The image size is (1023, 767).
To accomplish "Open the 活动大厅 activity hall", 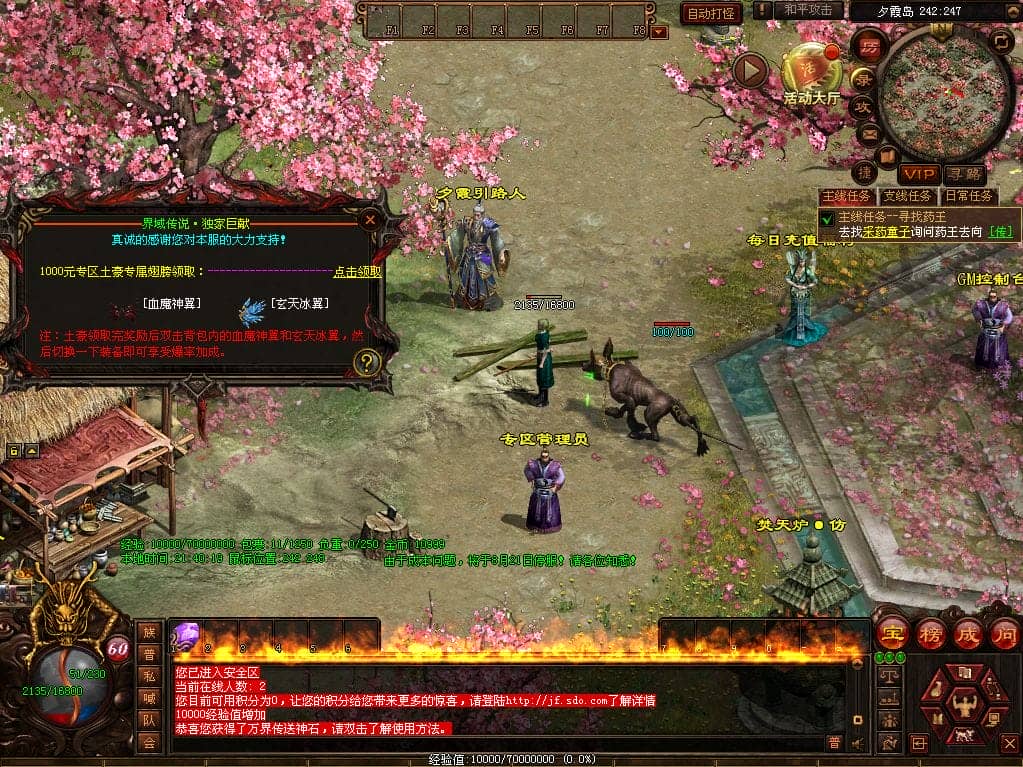I will 812,70.
